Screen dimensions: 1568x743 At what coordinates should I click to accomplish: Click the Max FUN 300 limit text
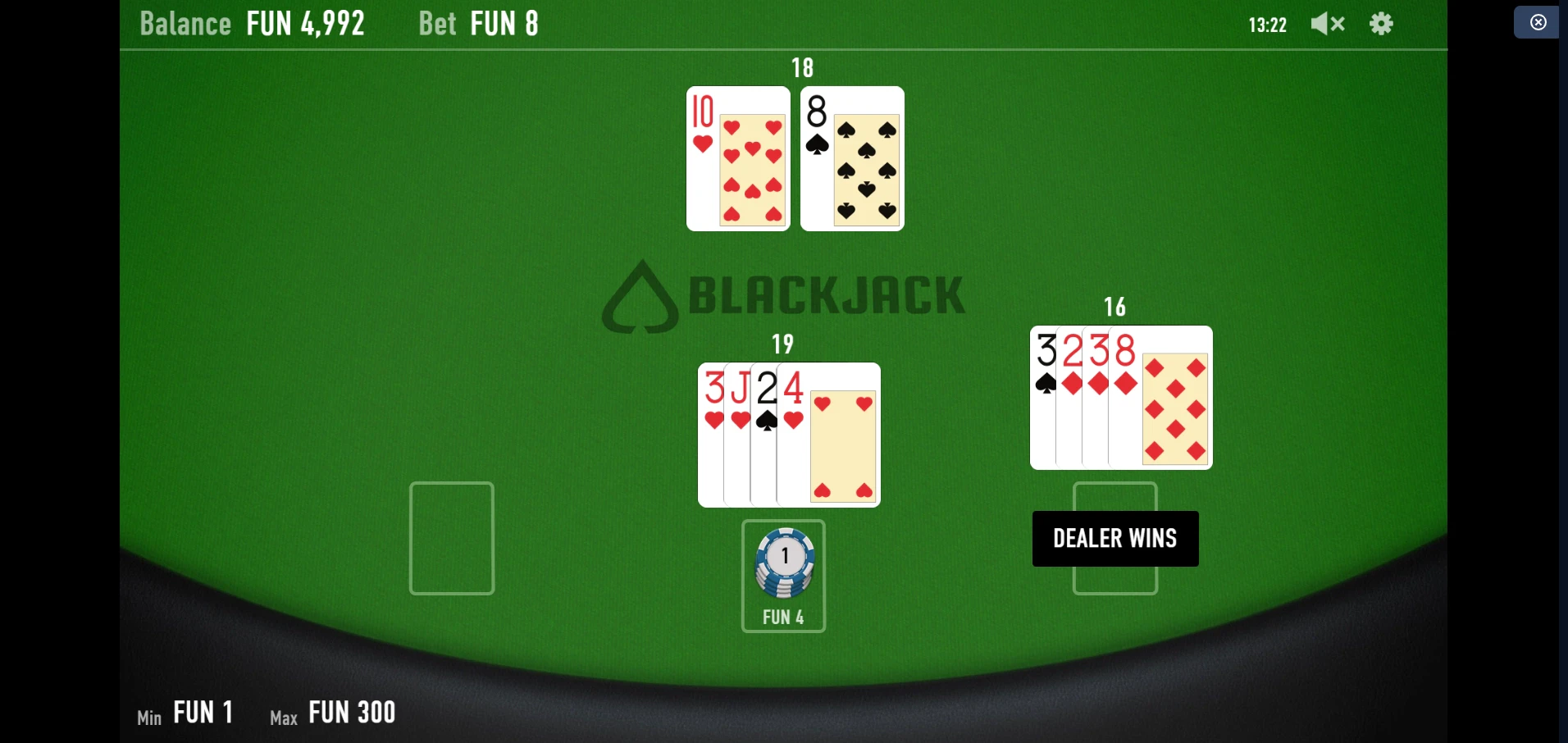pos(331,712)
